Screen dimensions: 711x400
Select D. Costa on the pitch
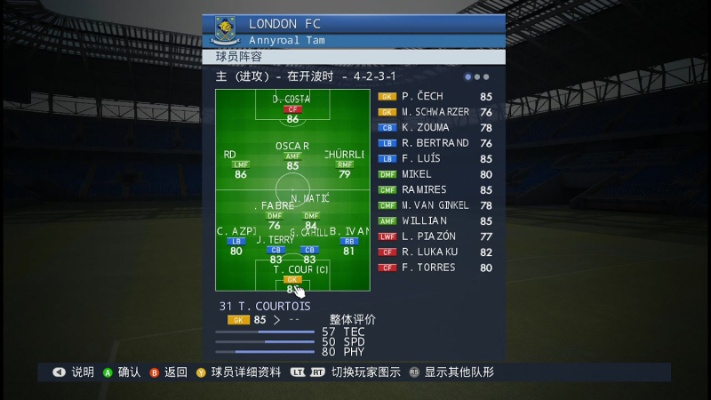click(292, 109)
